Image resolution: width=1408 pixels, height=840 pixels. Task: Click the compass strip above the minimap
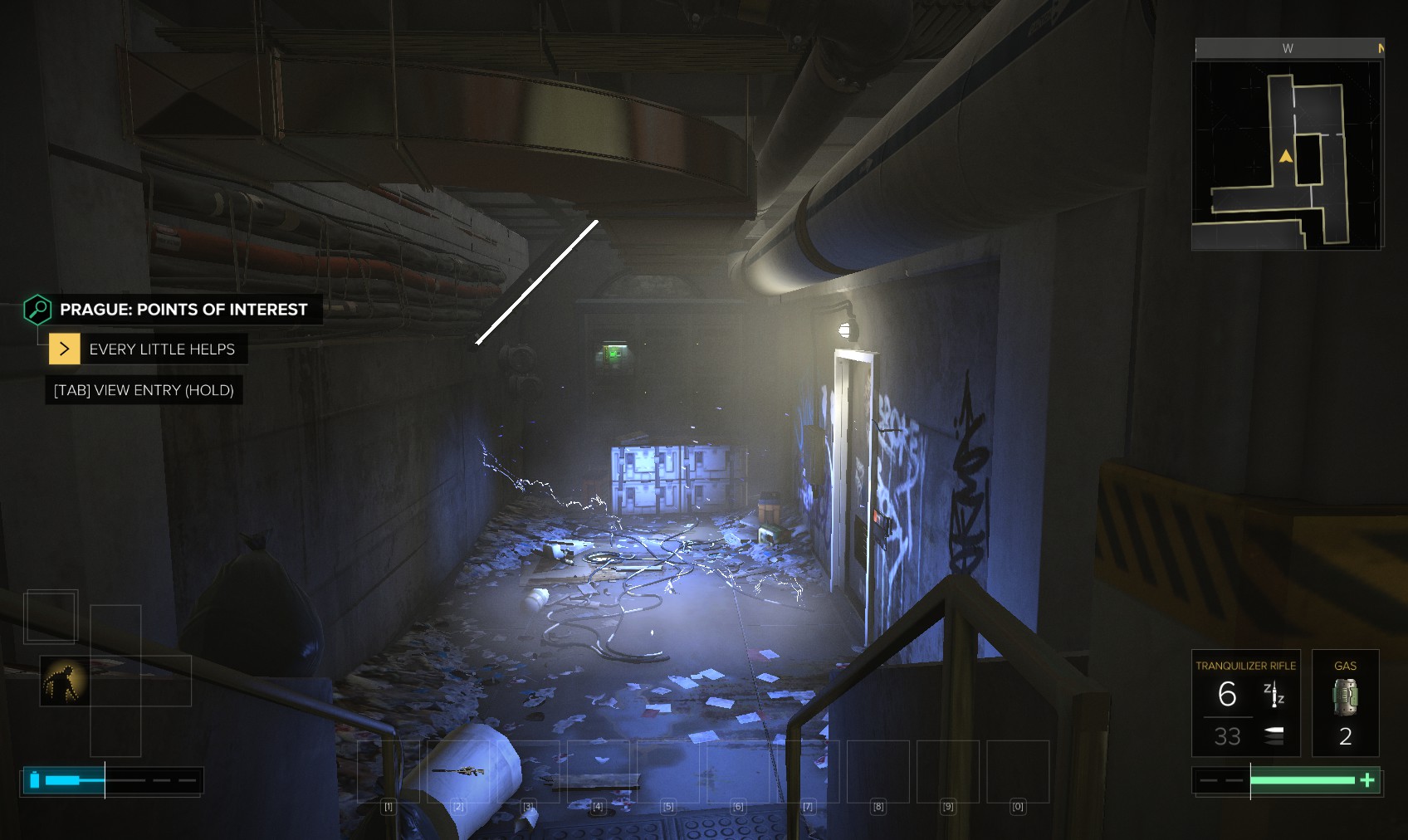click(1288, 48)
